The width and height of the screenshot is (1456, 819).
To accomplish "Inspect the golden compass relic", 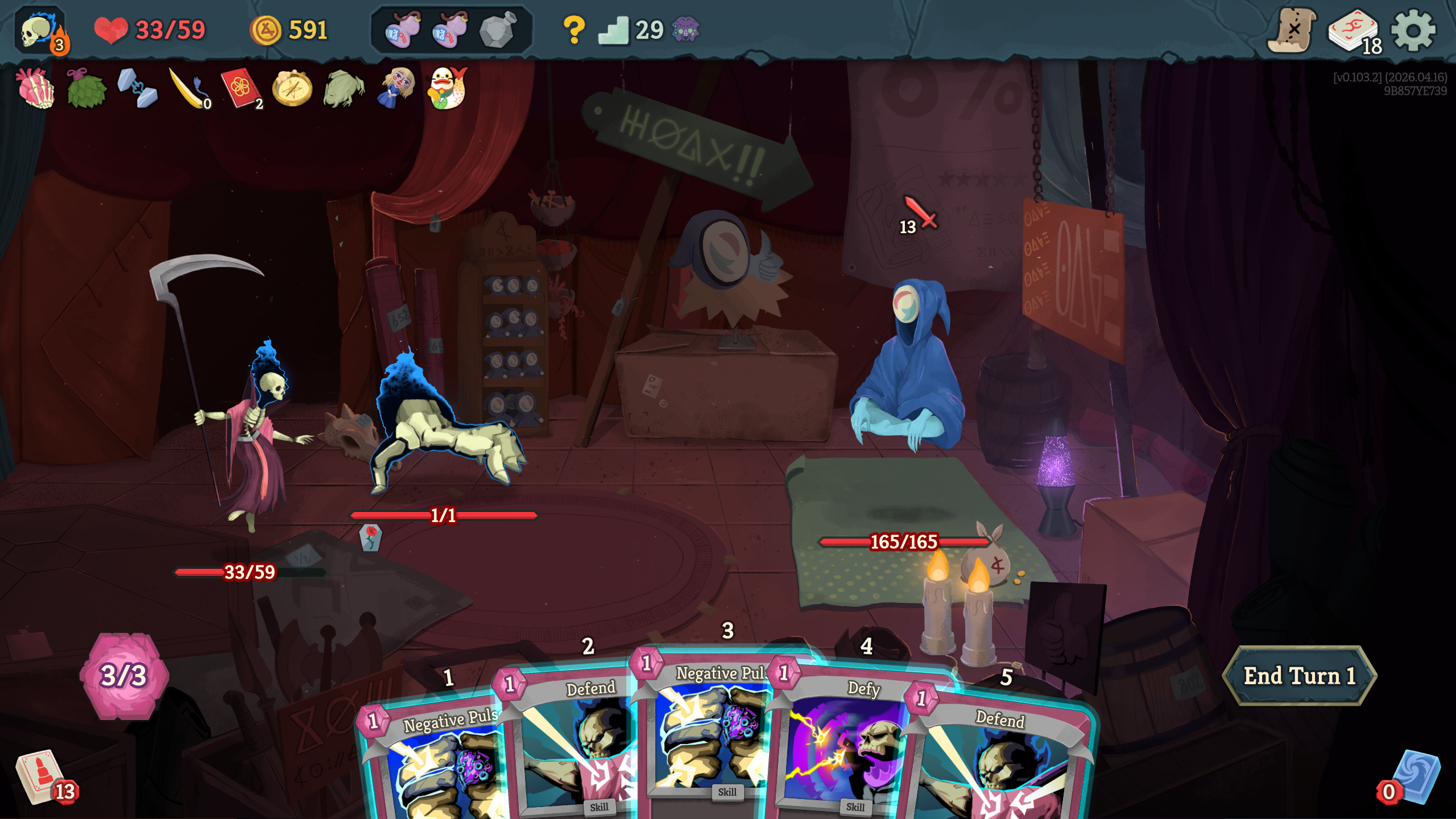I will [292, 88].
